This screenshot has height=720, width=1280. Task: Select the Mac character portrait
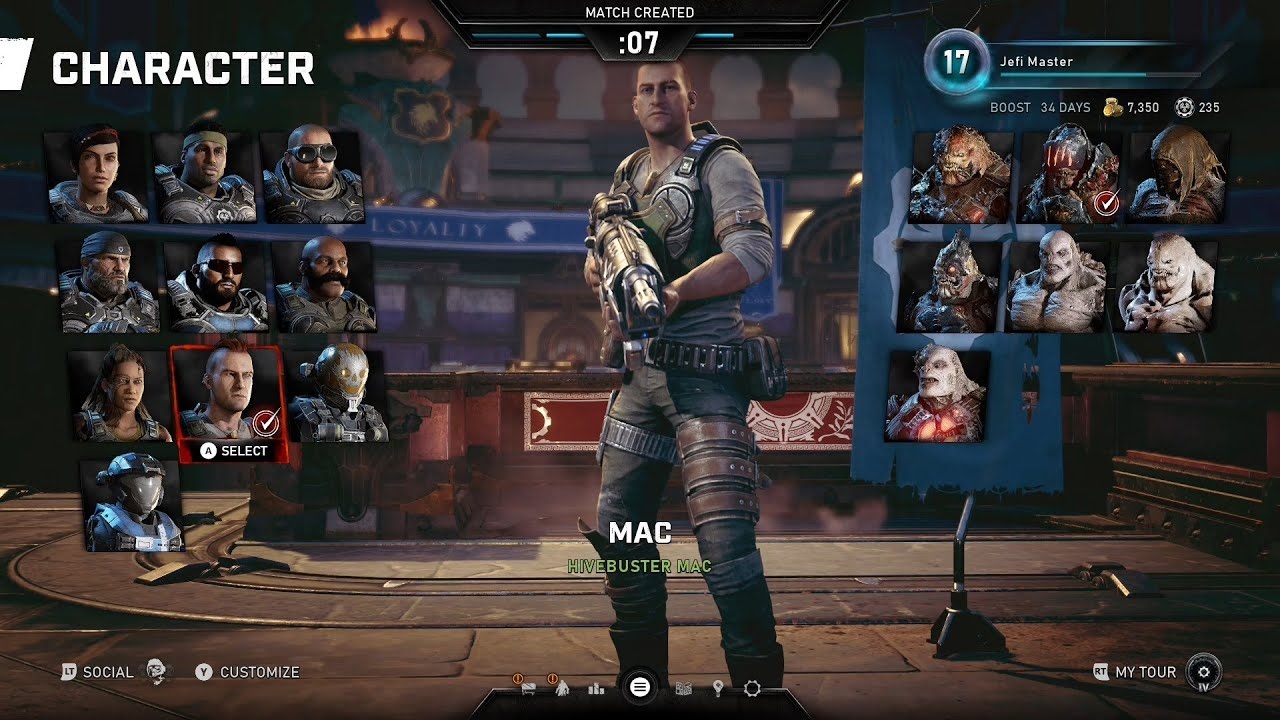[228, 395]
